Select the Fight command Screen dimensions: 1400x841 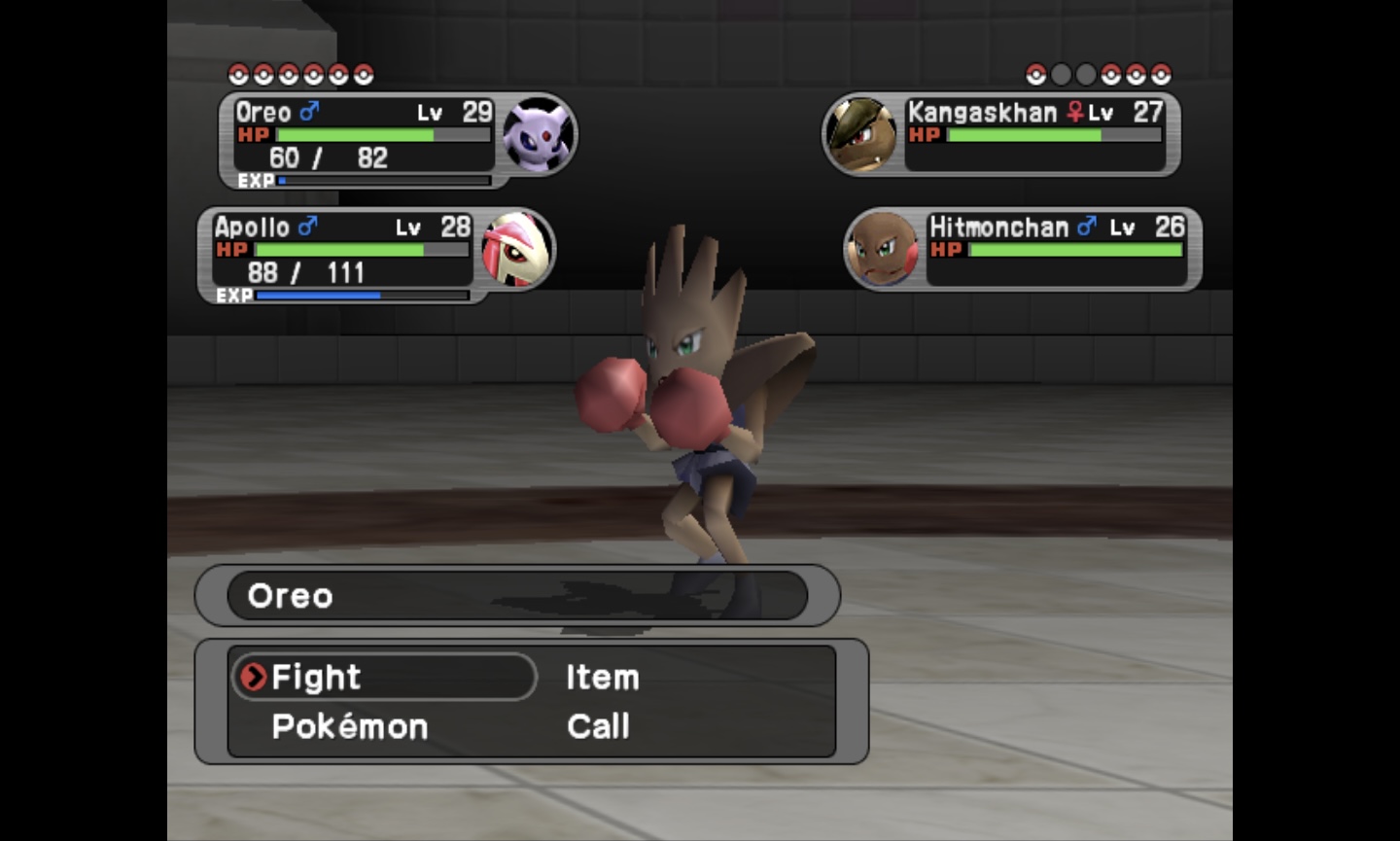(x=316, y=677)
